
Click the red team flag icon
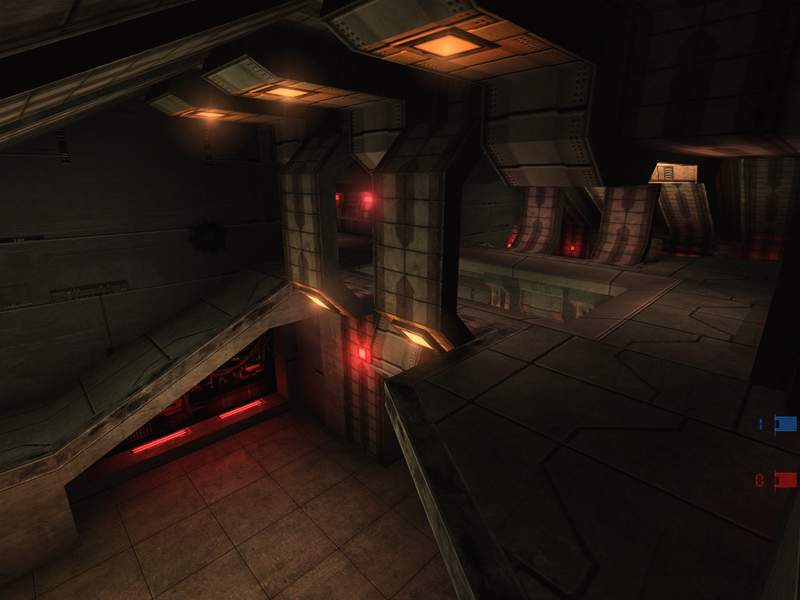coord(785,480)
